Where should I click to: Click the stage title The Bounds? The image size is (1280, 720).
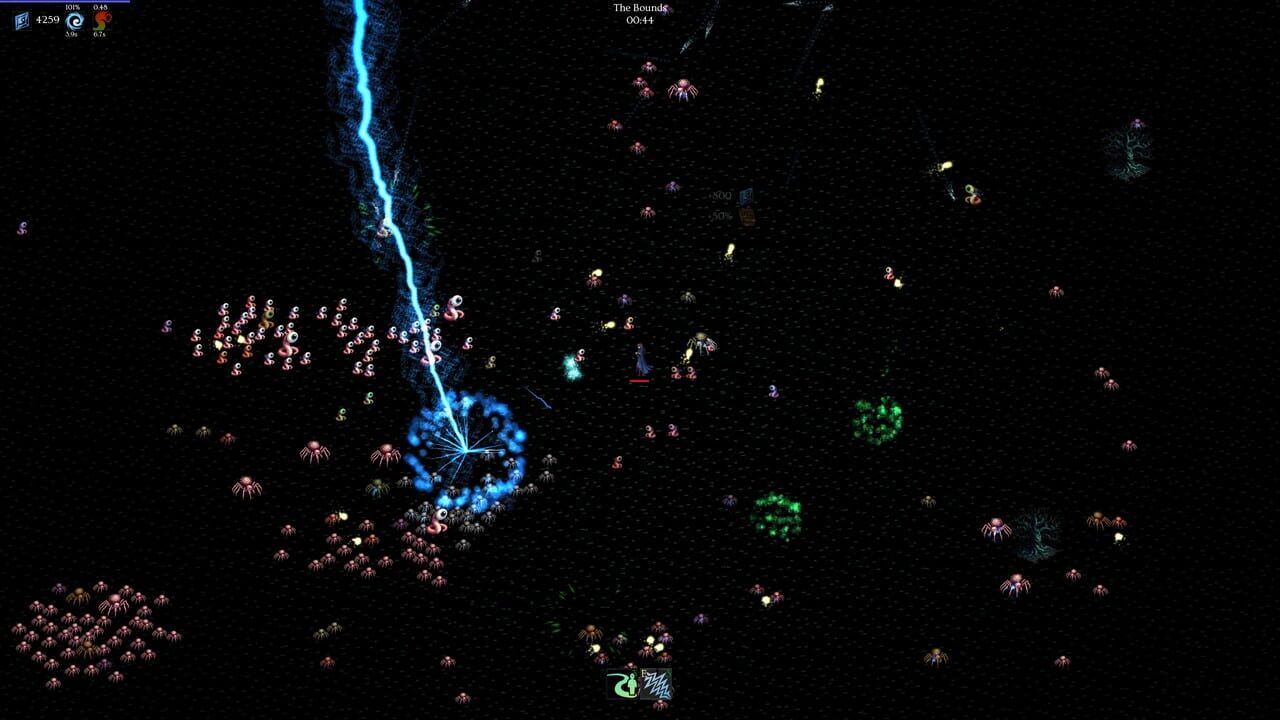[639, 8]
